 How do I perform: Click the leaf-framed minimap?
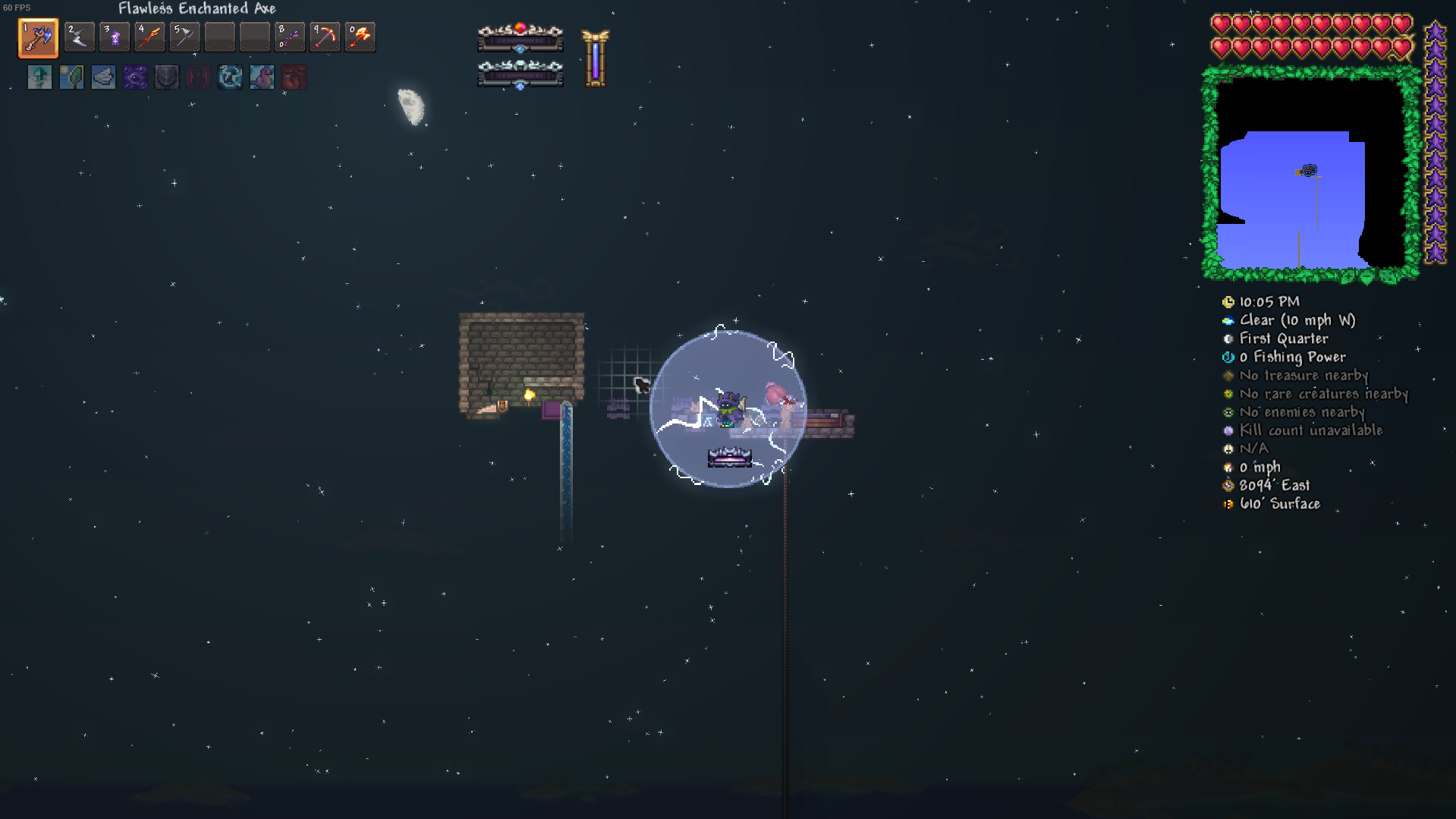click(x=1310, y=175)
